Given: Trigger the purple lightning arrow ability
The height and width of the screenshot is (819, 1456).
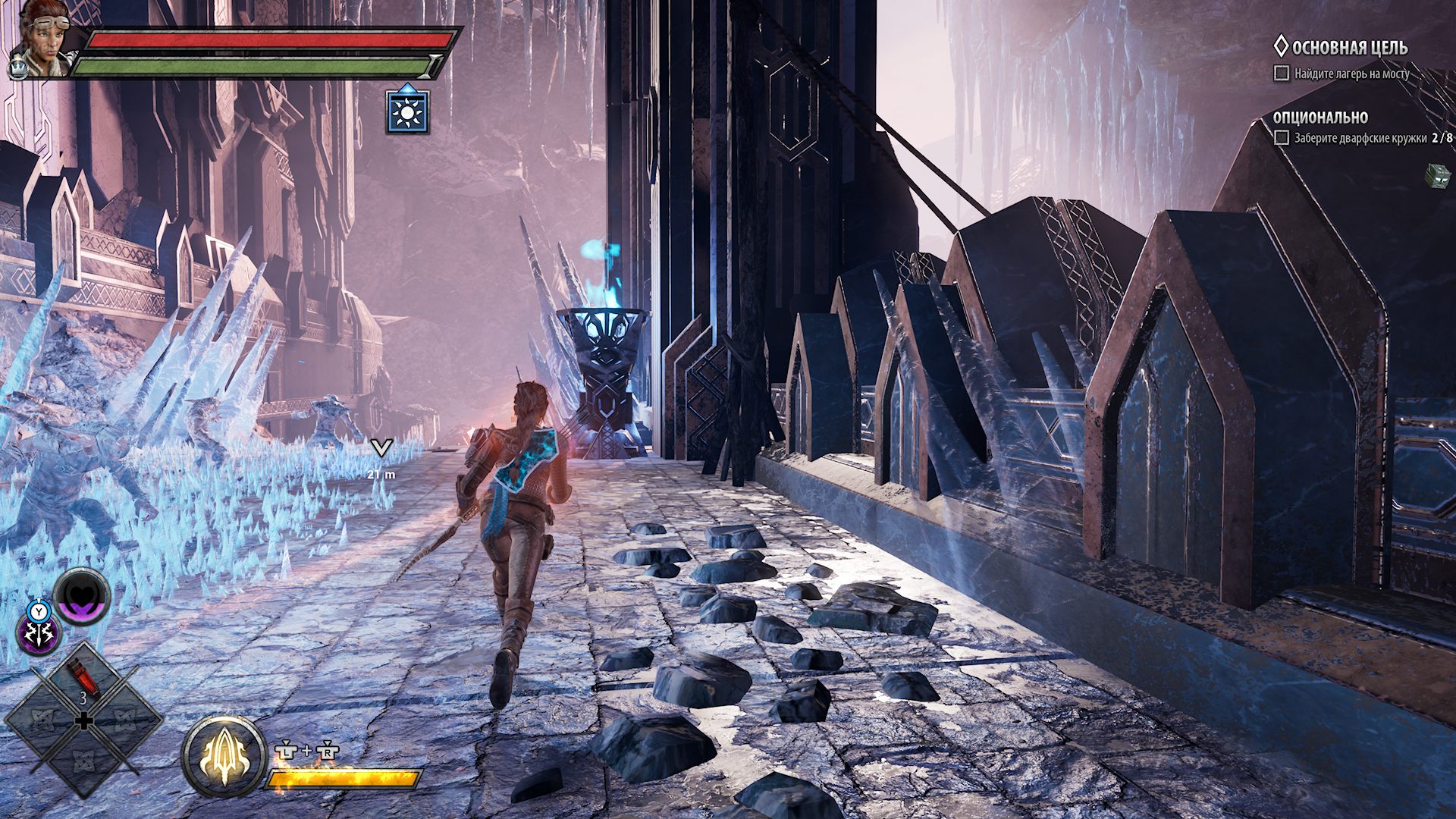Looking at the screenshot, I should point(39,634).
